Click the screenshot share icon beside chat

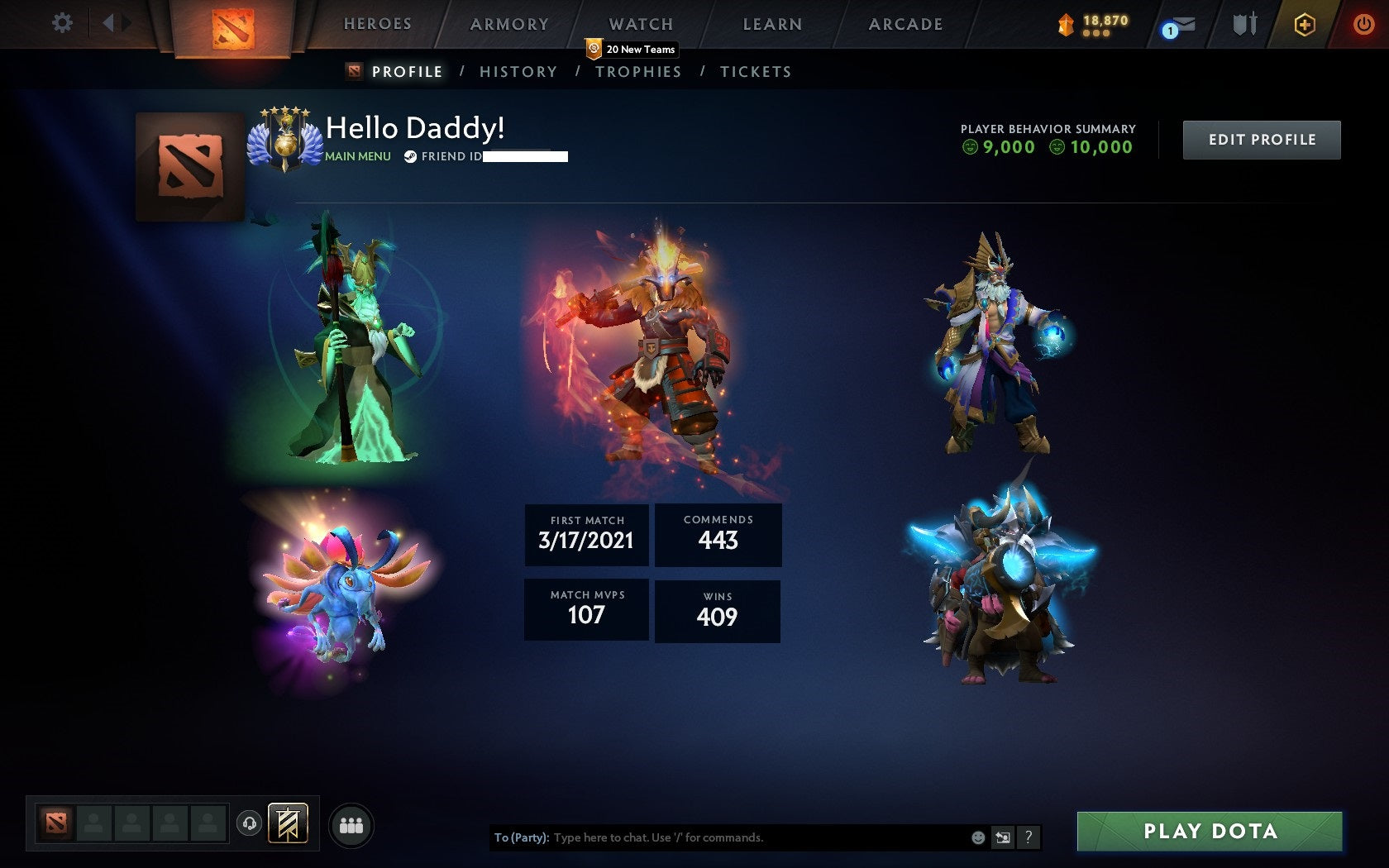pos(1005,837)
